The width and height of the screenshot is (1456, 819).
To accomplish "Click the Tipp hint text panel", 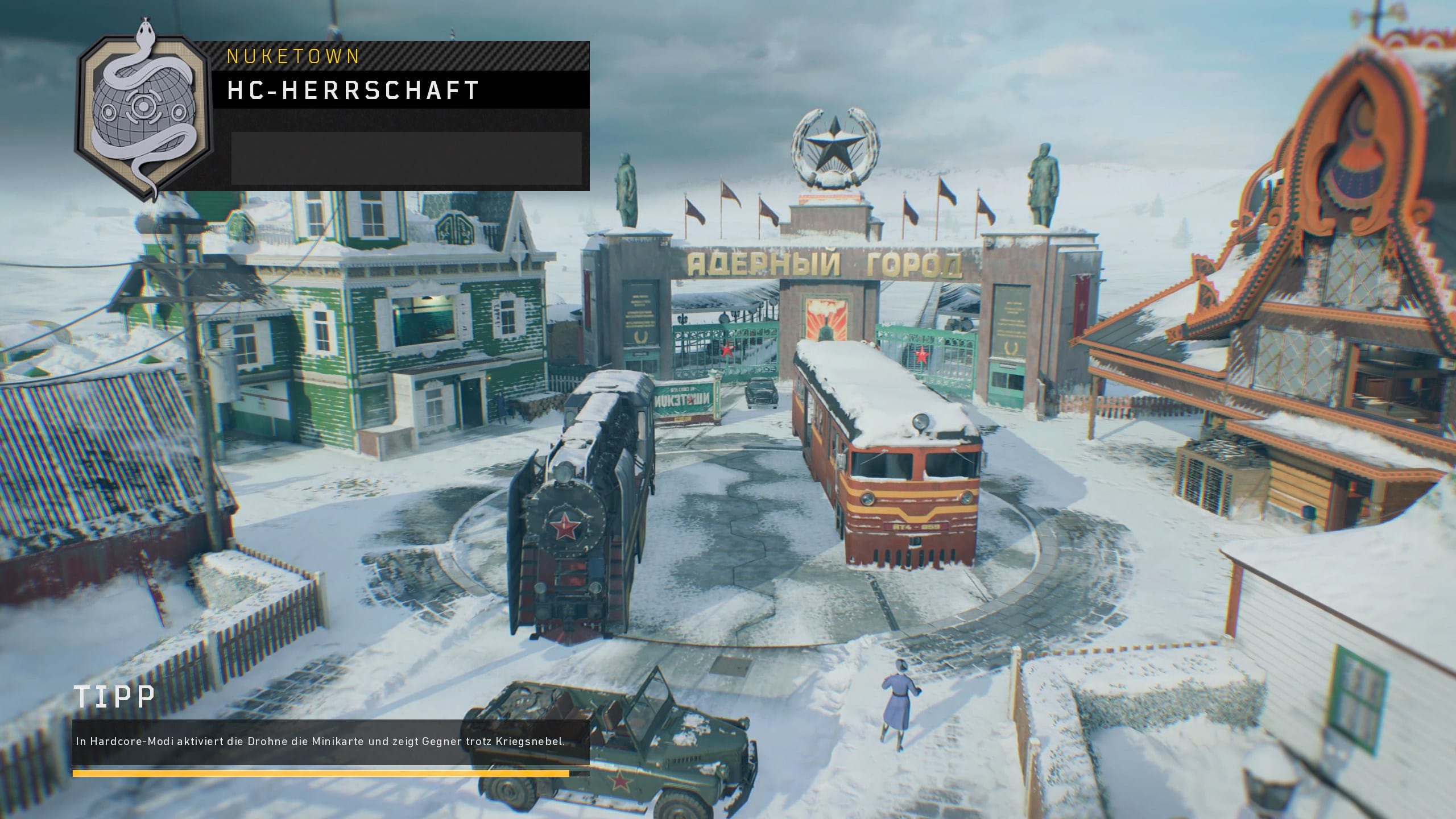I will click(330, 742).
